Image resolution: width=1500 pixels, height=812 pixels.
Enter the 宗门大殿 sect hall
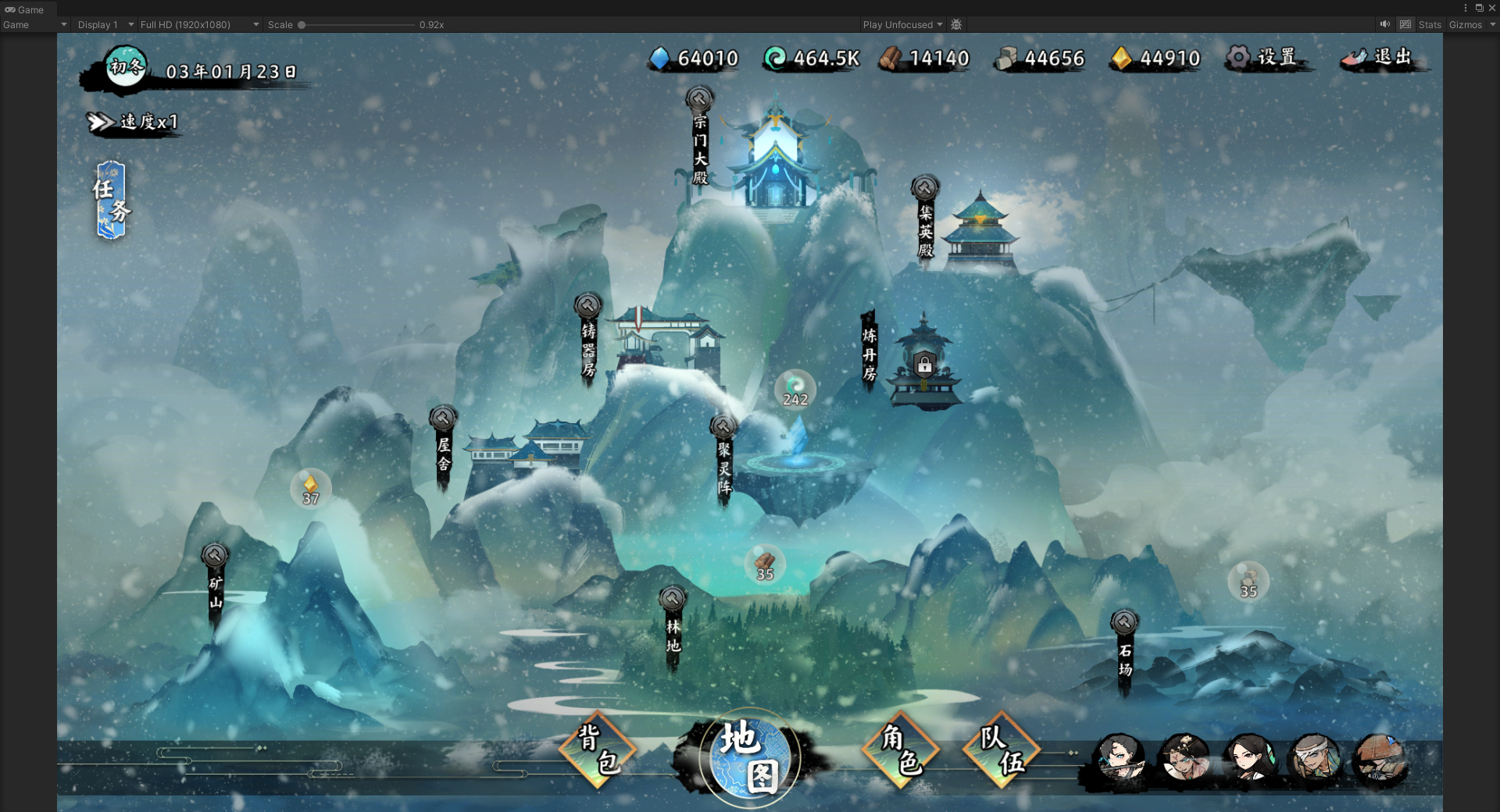pyautogui.click(x=700, y=141)
